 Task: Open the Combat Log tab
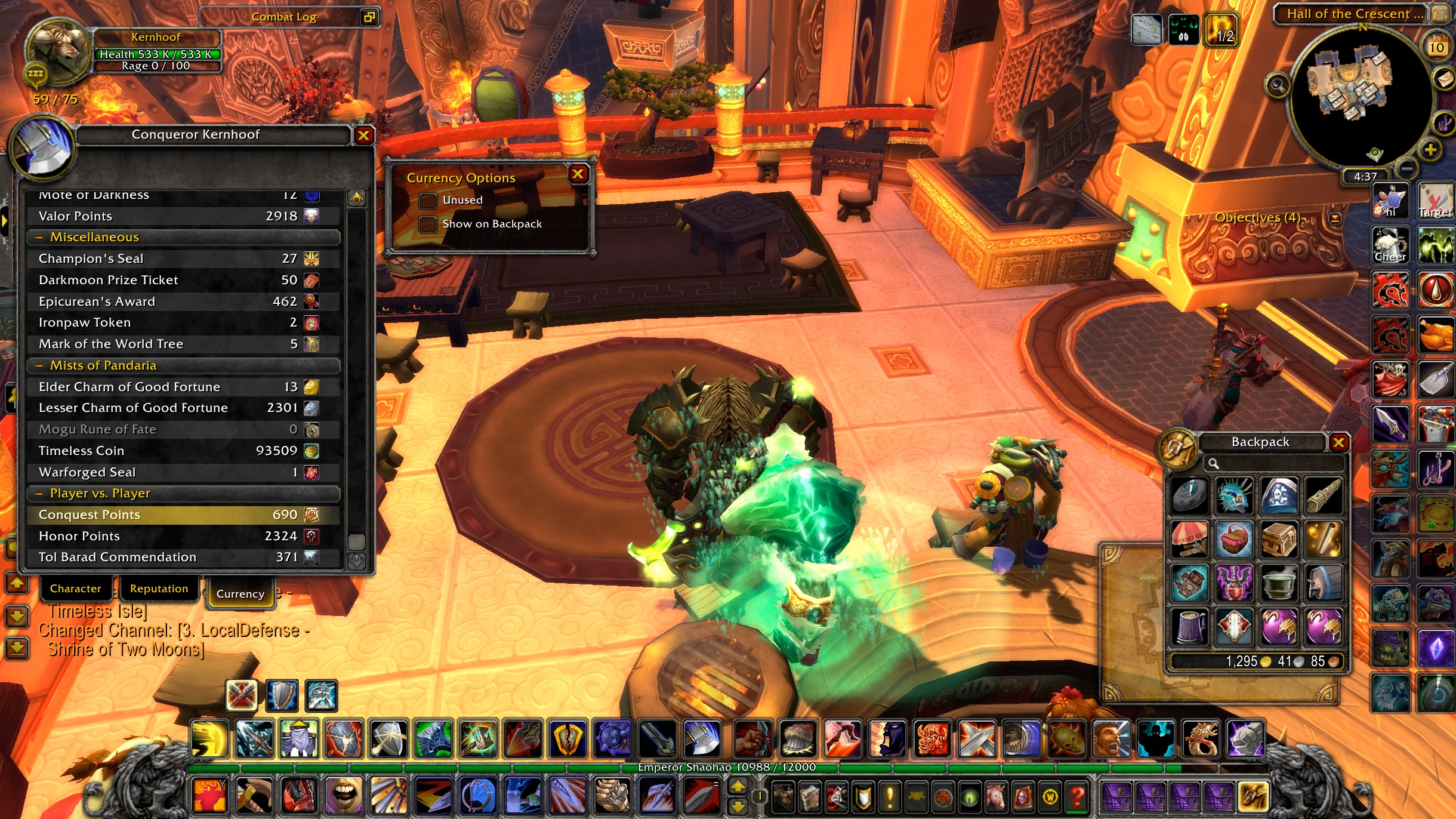(x=284, y=17)
